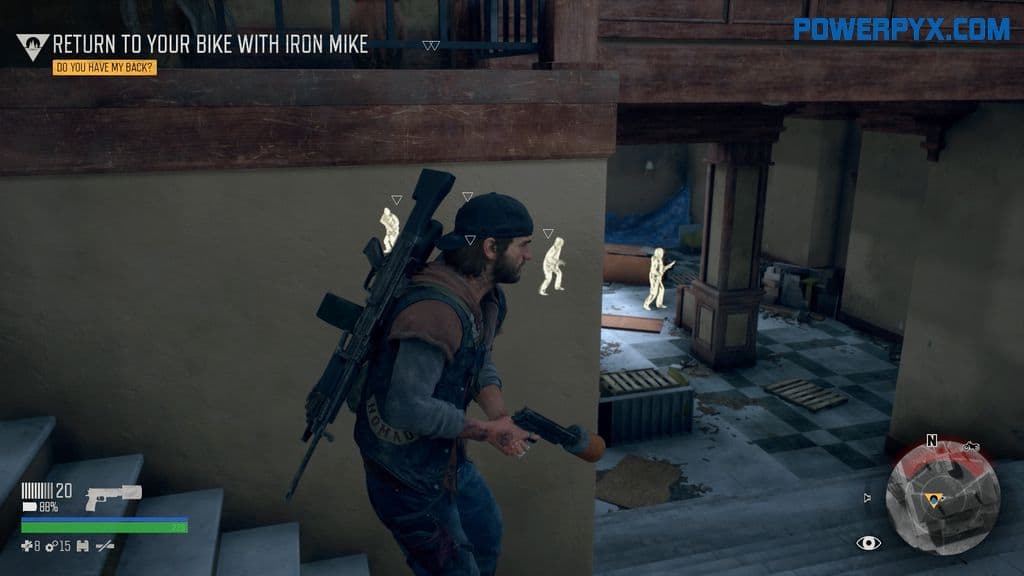The width and height of the screenshot is (1024, 576).
Task: Click the "Do You Have My Back?" mission tag
Action: tap(105, 68)
